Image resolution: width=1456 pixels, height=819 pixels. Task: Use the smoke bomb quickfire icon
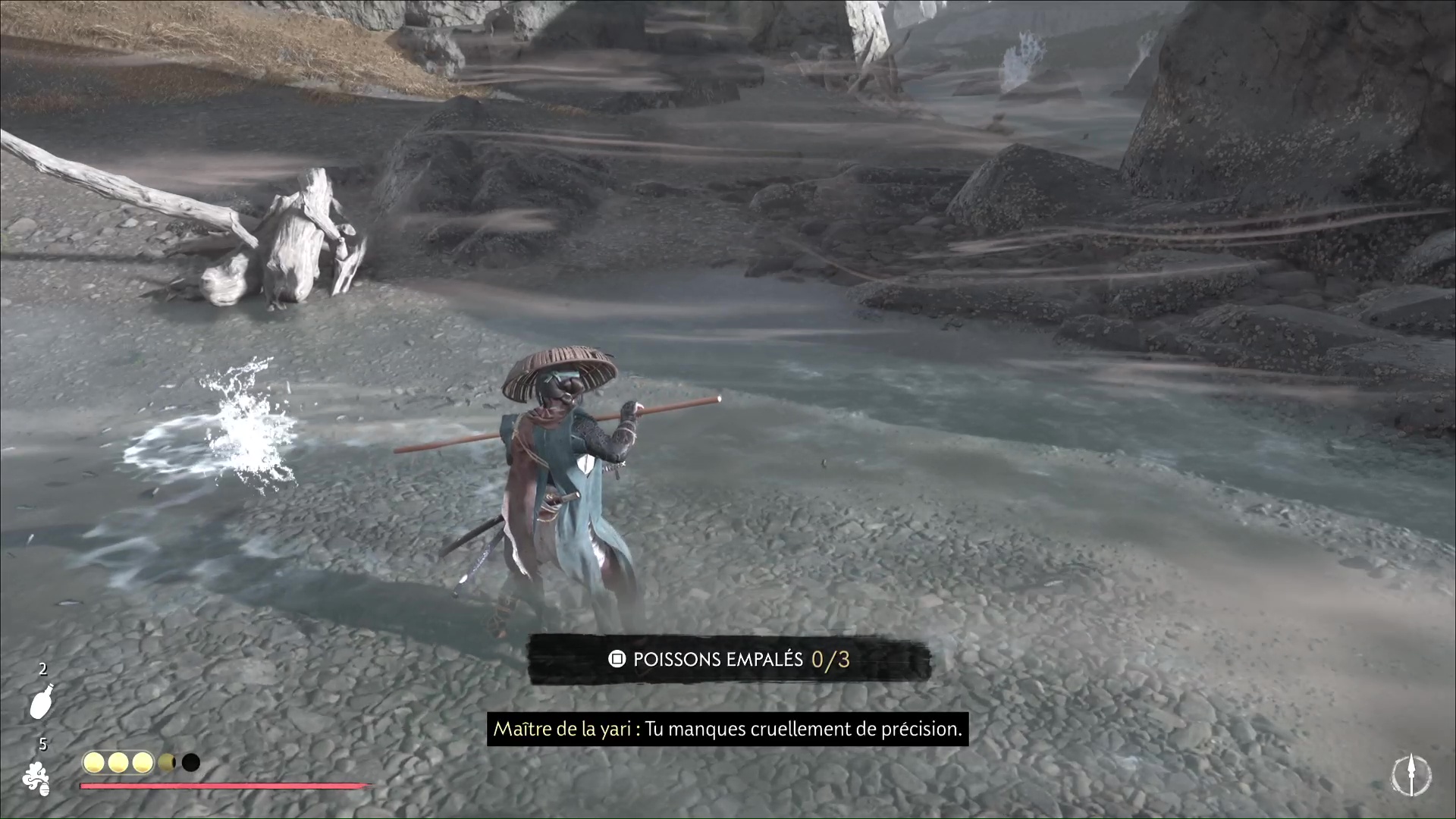[x=36, y=778]
